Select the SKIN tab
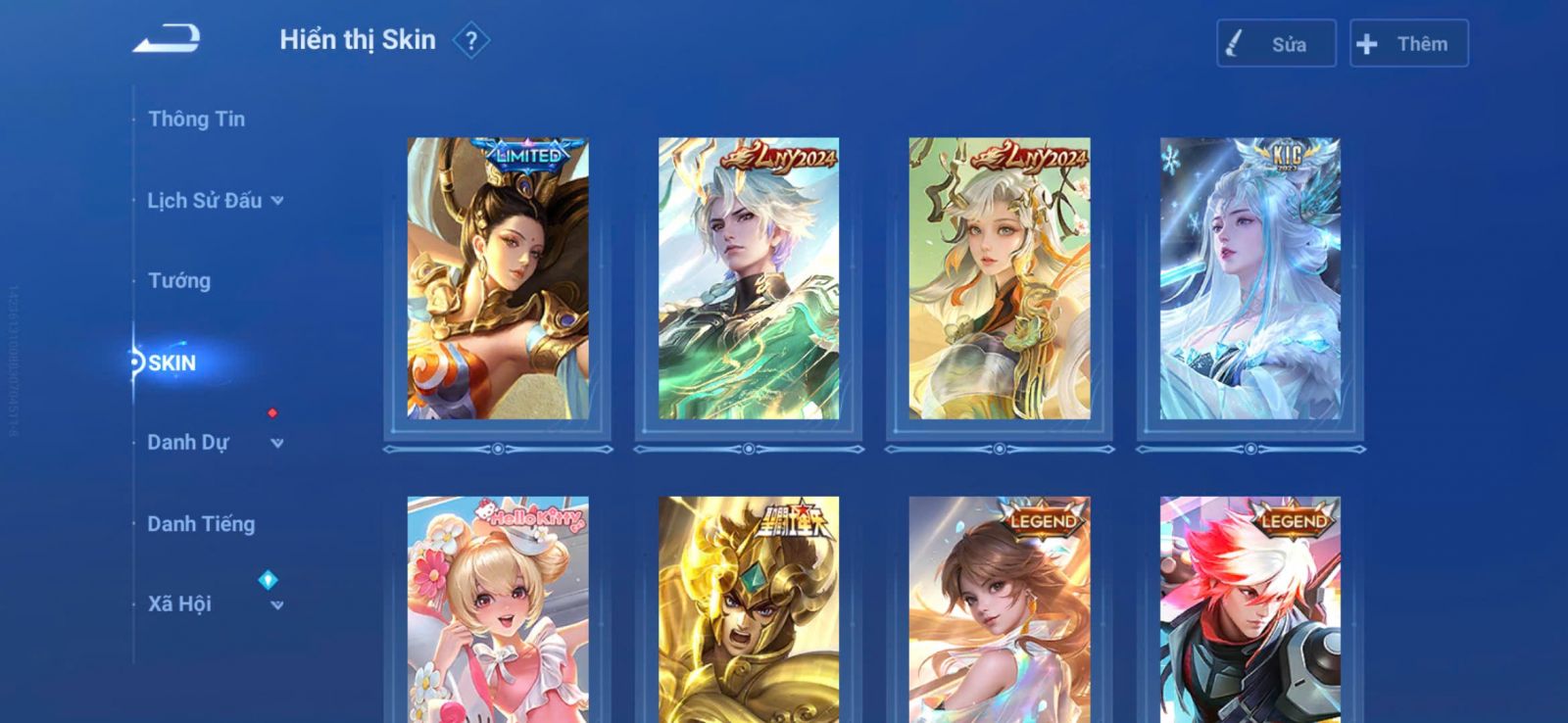Viewport: 1568px width, 723px height. point(172,363)
